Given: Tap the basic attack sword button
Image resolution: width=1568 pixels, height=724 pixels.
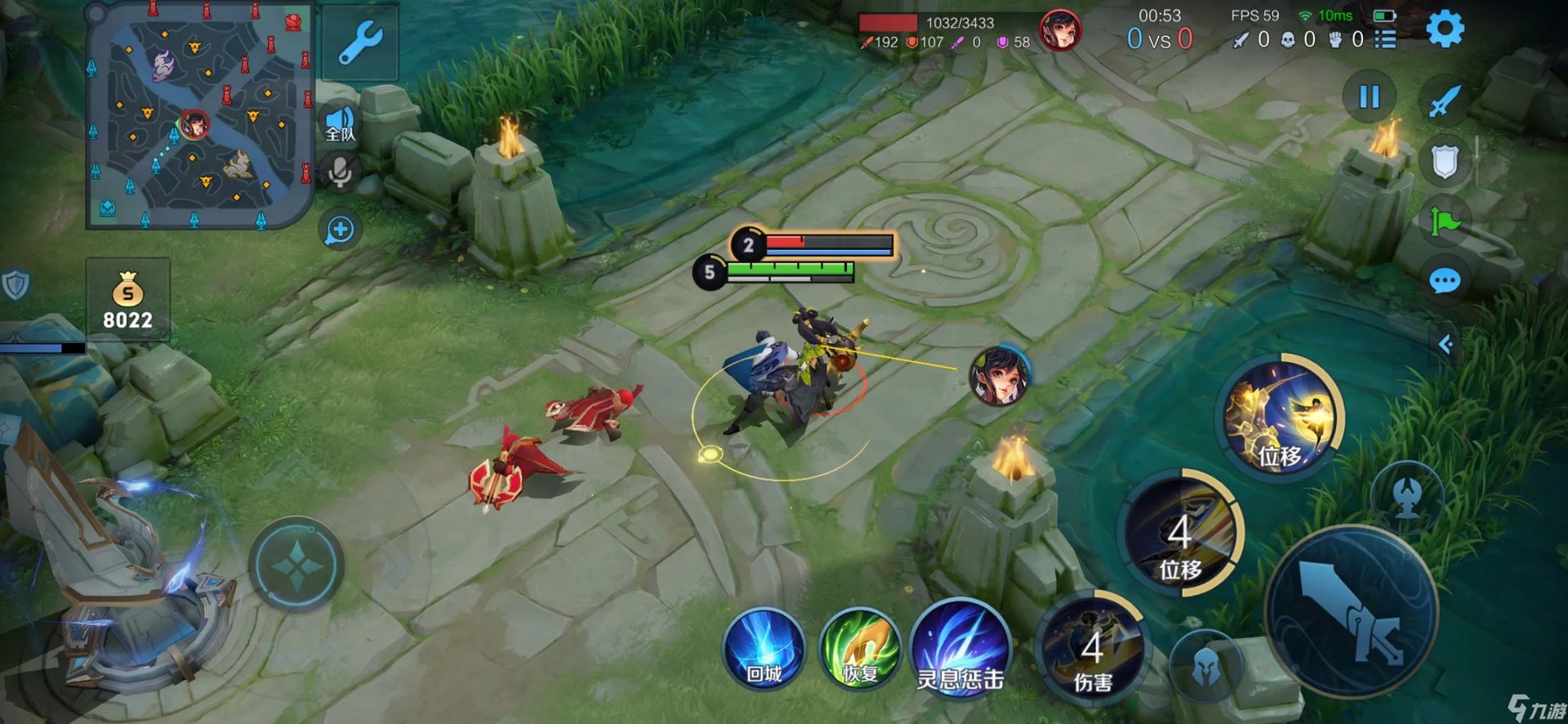Looking at the screenshot, I should (x=1351, y=611).
